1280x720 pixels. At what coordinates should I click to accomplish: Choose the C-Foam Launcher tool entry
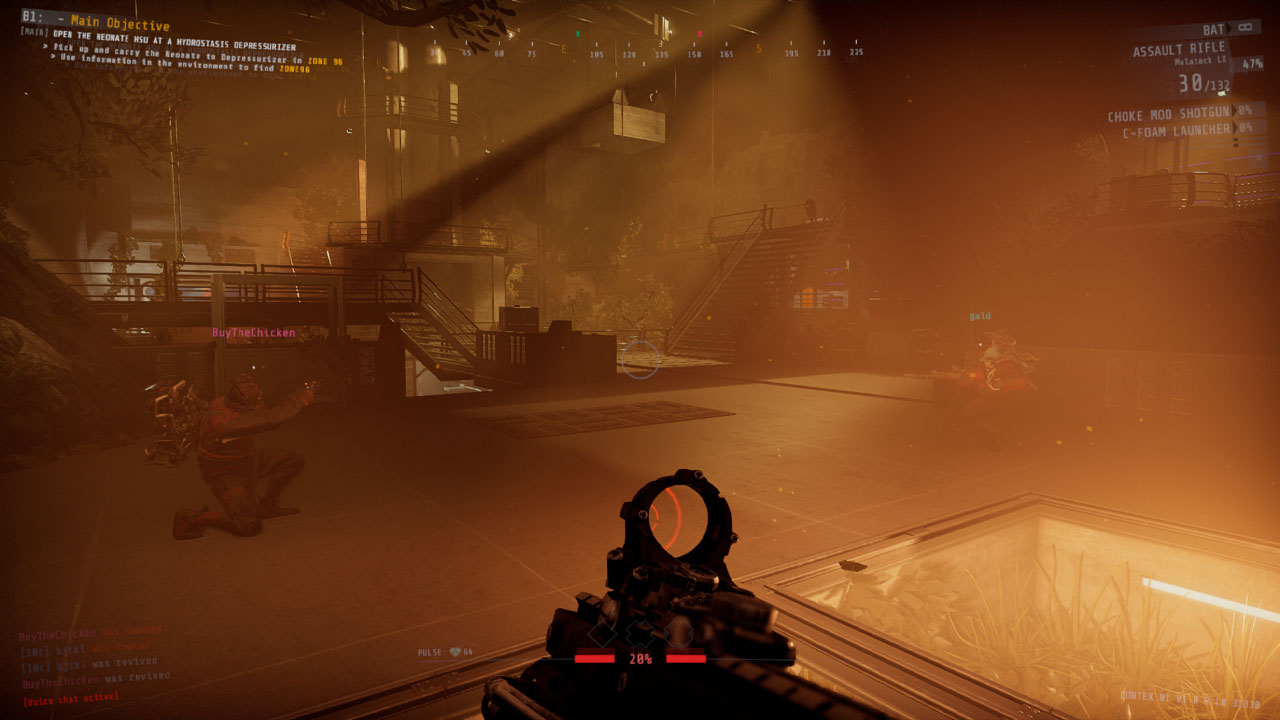(x=1175, y=131)
